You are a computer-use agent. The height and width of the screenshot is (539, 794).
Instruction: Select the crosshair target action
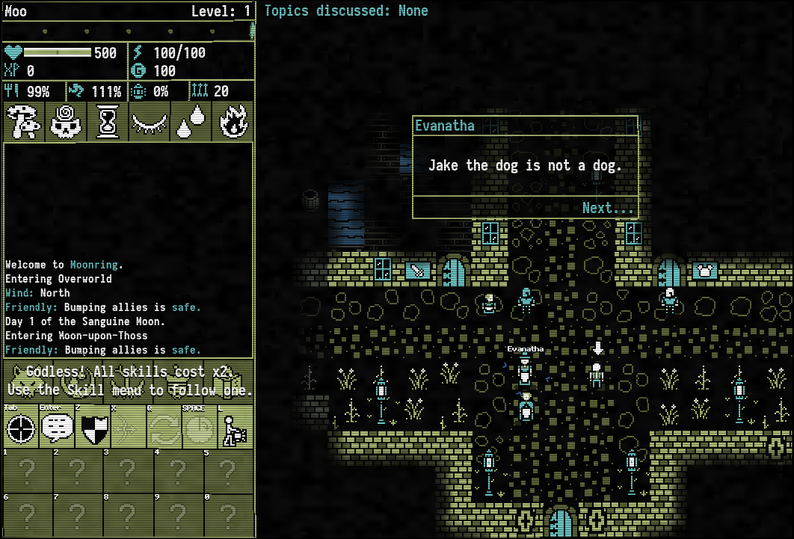click(22, 429)
